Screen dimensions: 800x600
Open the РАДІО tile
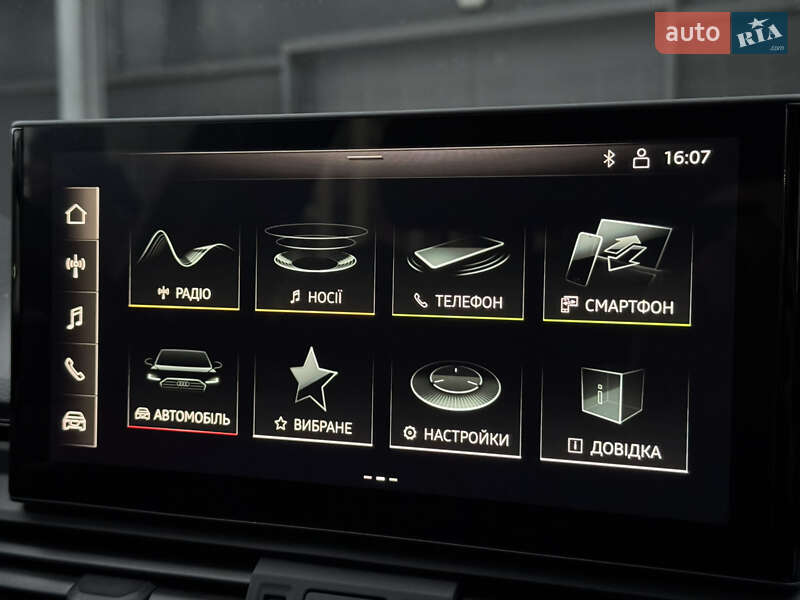184,267
